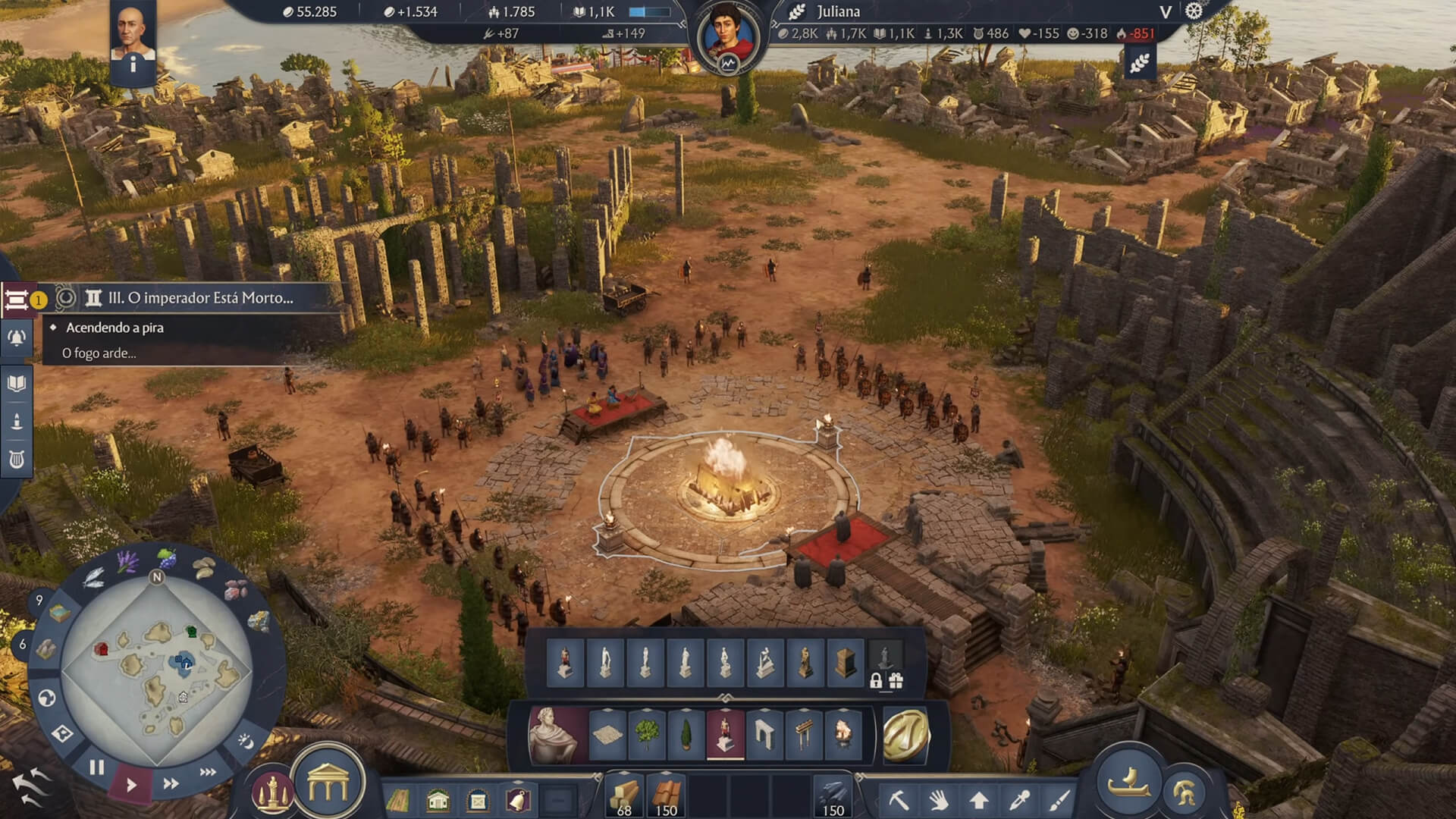
Task: Select the paintbrush tool
Action: [1059, 800]
